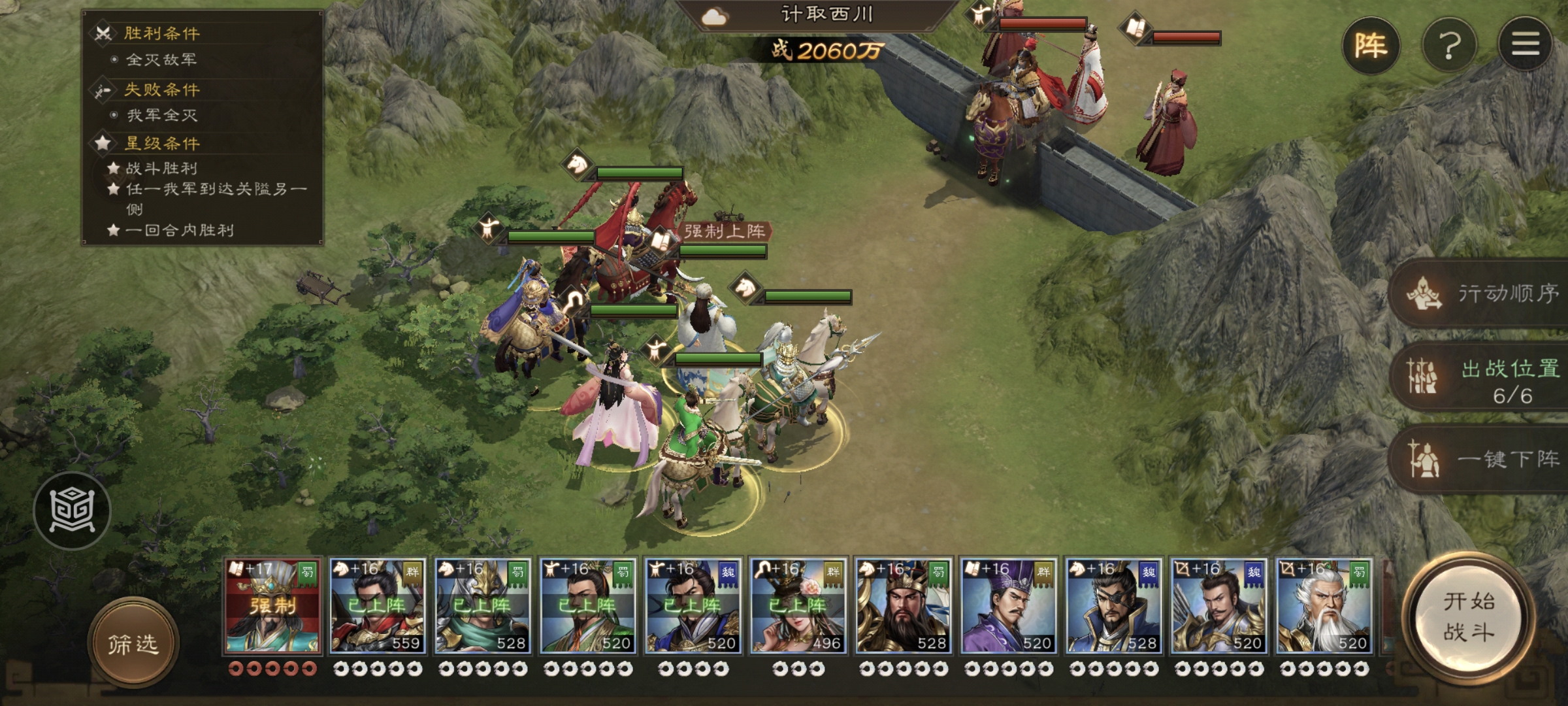Start the battle with 开始战斗
The width and height of the screenshot is (1568, 706).
tap(1469, 618)
